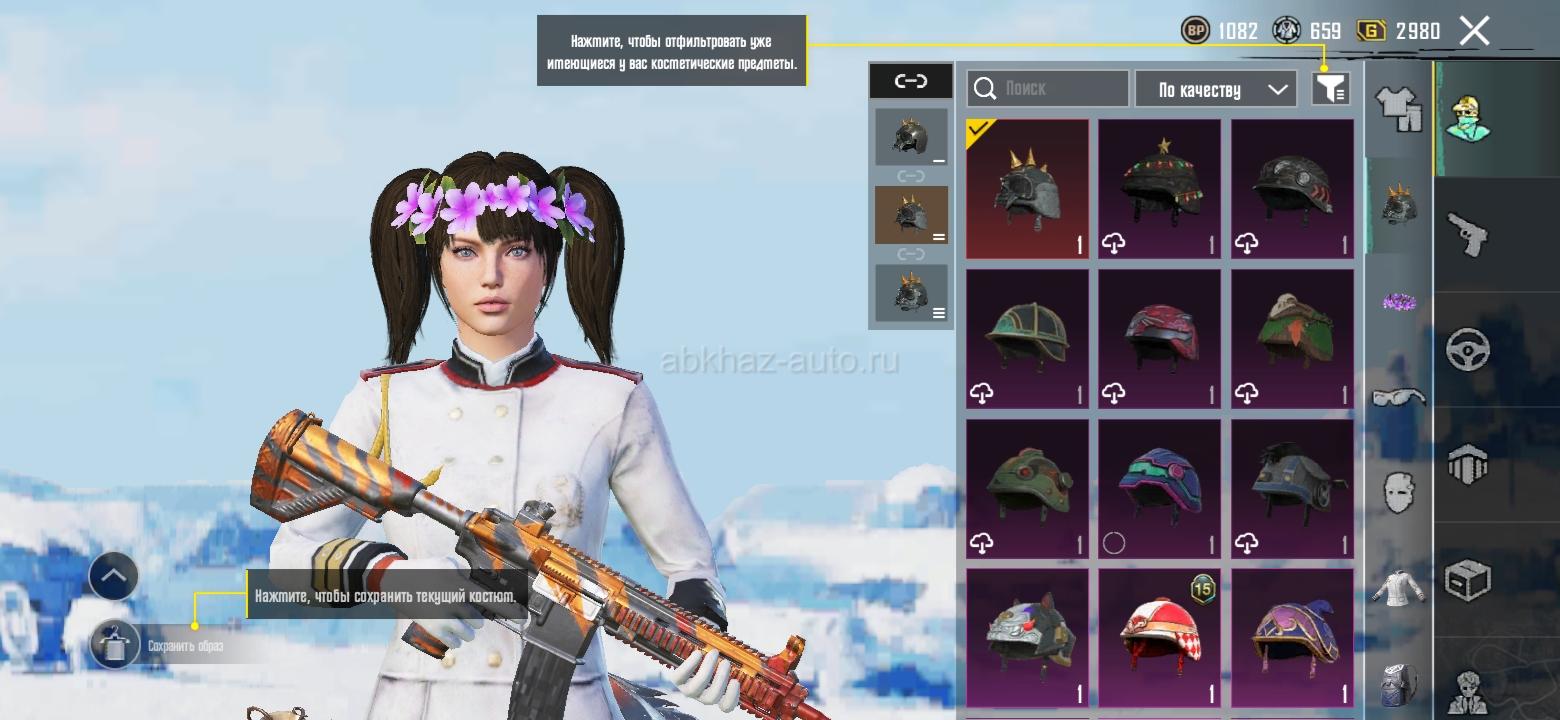
Task: Select the sunglasses eyewear category
Action: click(1398, 398)
